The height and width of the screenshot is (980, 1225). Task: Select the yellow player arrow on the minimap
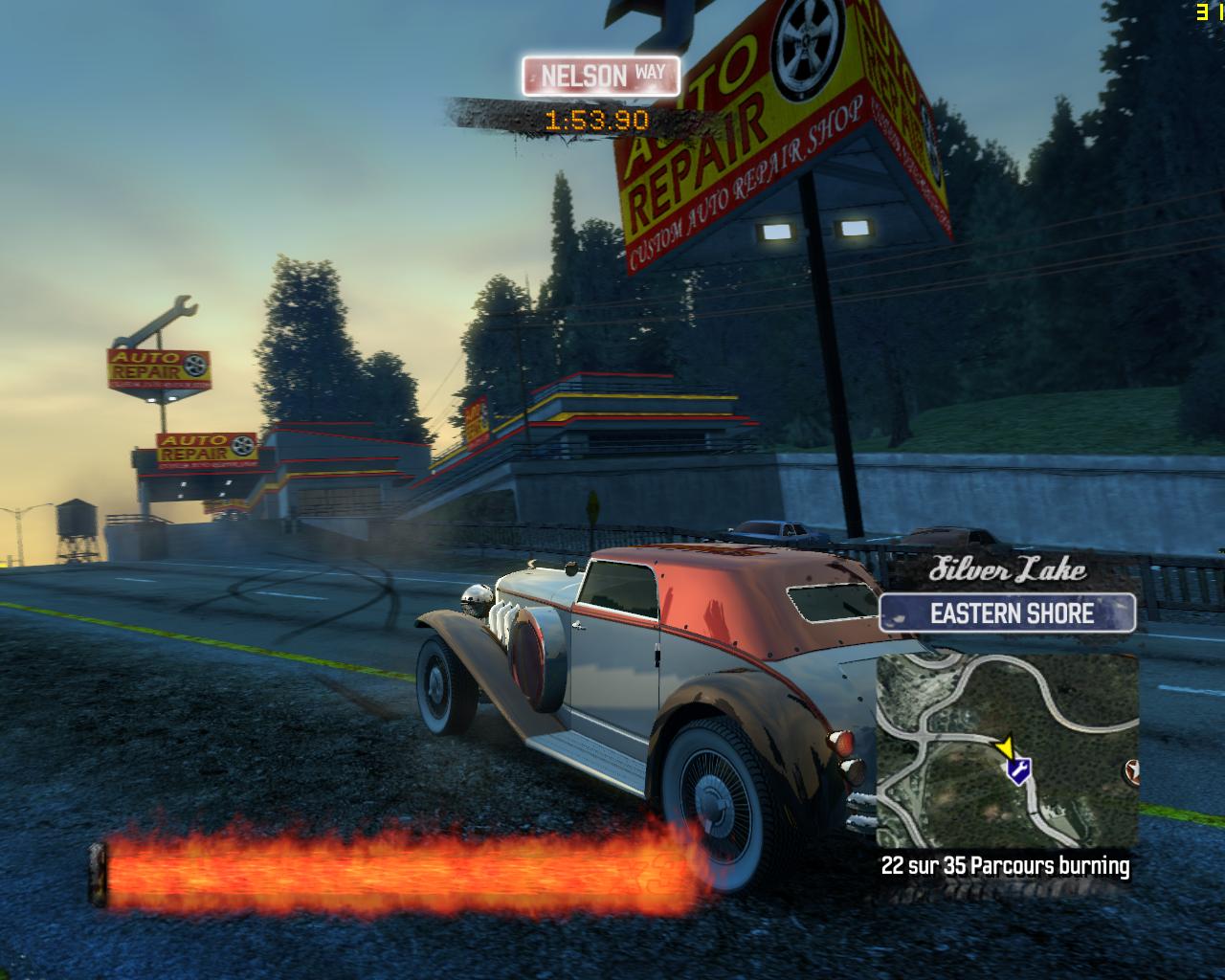pyautogui.click(x=1005, y=746)
